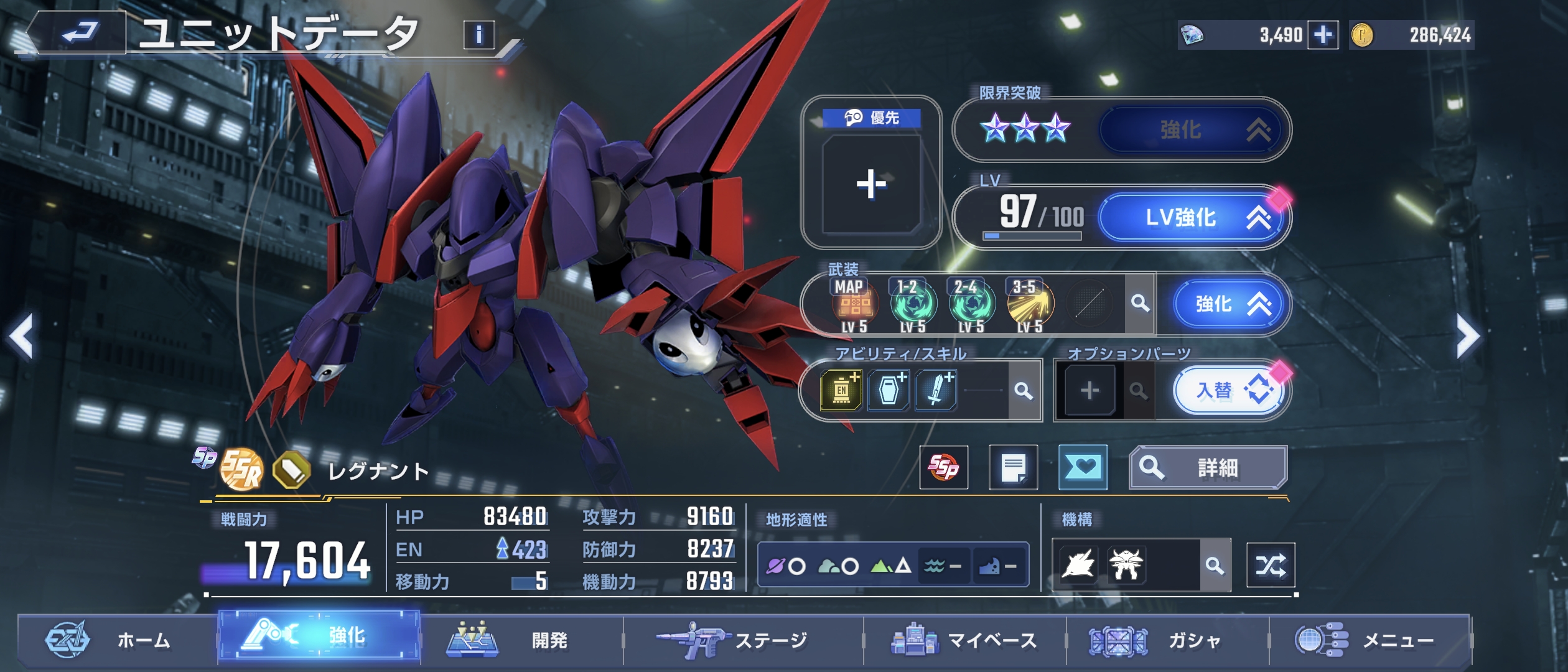Select the MAP weapon icon
This screenshot has height=672, width=1568.
(x=855, y=304)
